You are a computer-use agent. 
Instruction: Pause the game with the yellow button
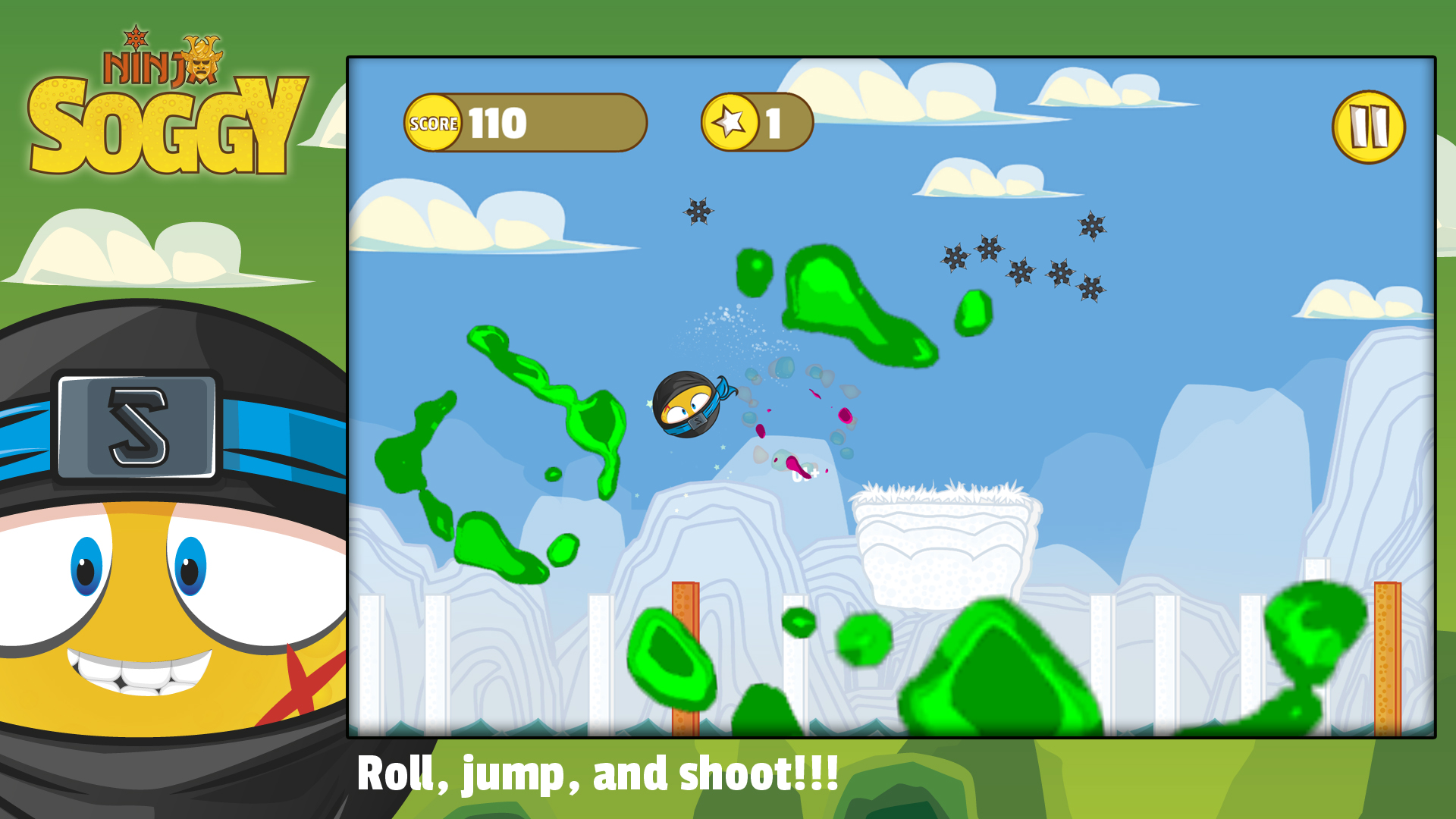(x=1368, y=127)
